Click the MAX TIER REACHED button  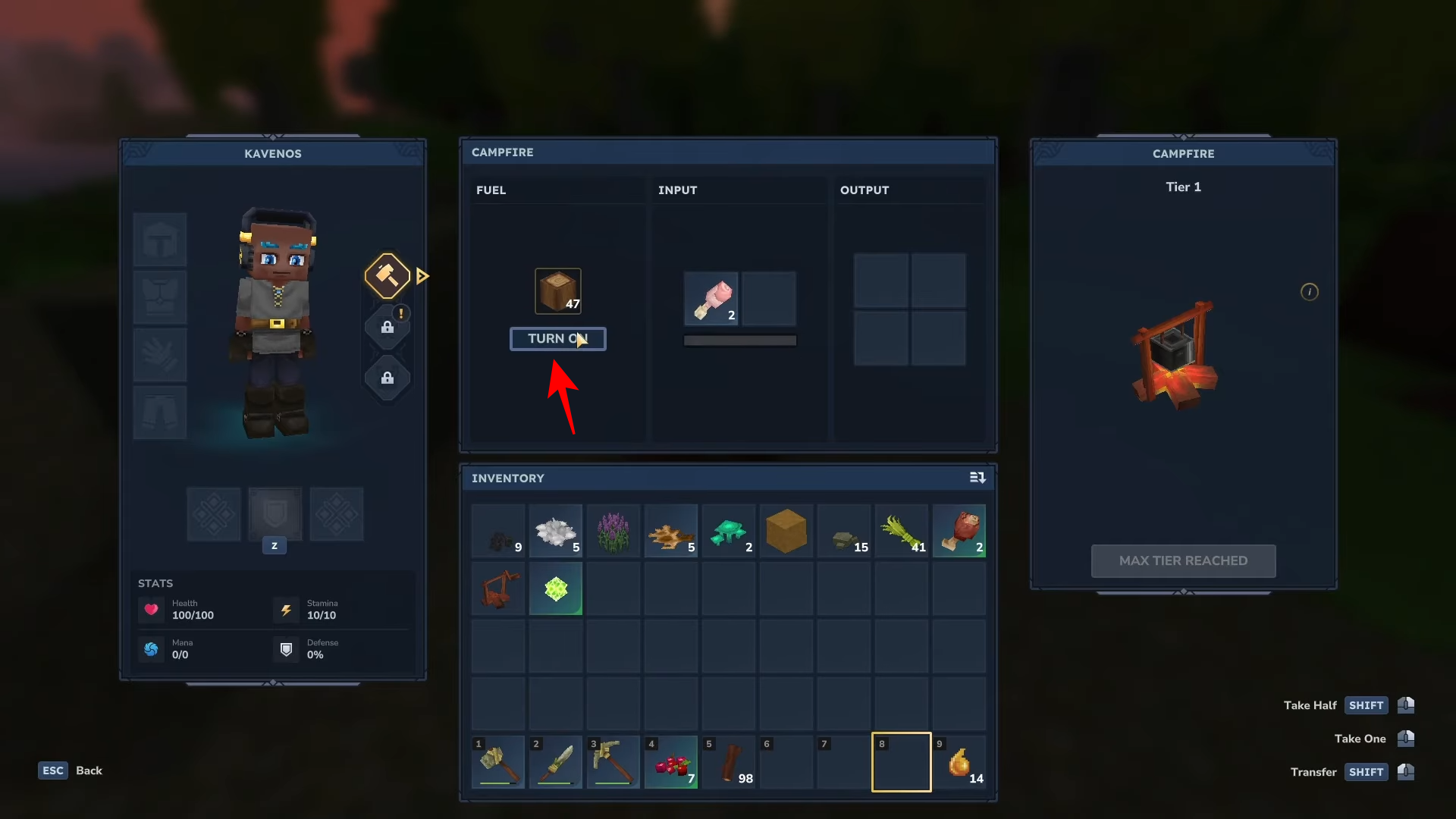click(1183, 560)
